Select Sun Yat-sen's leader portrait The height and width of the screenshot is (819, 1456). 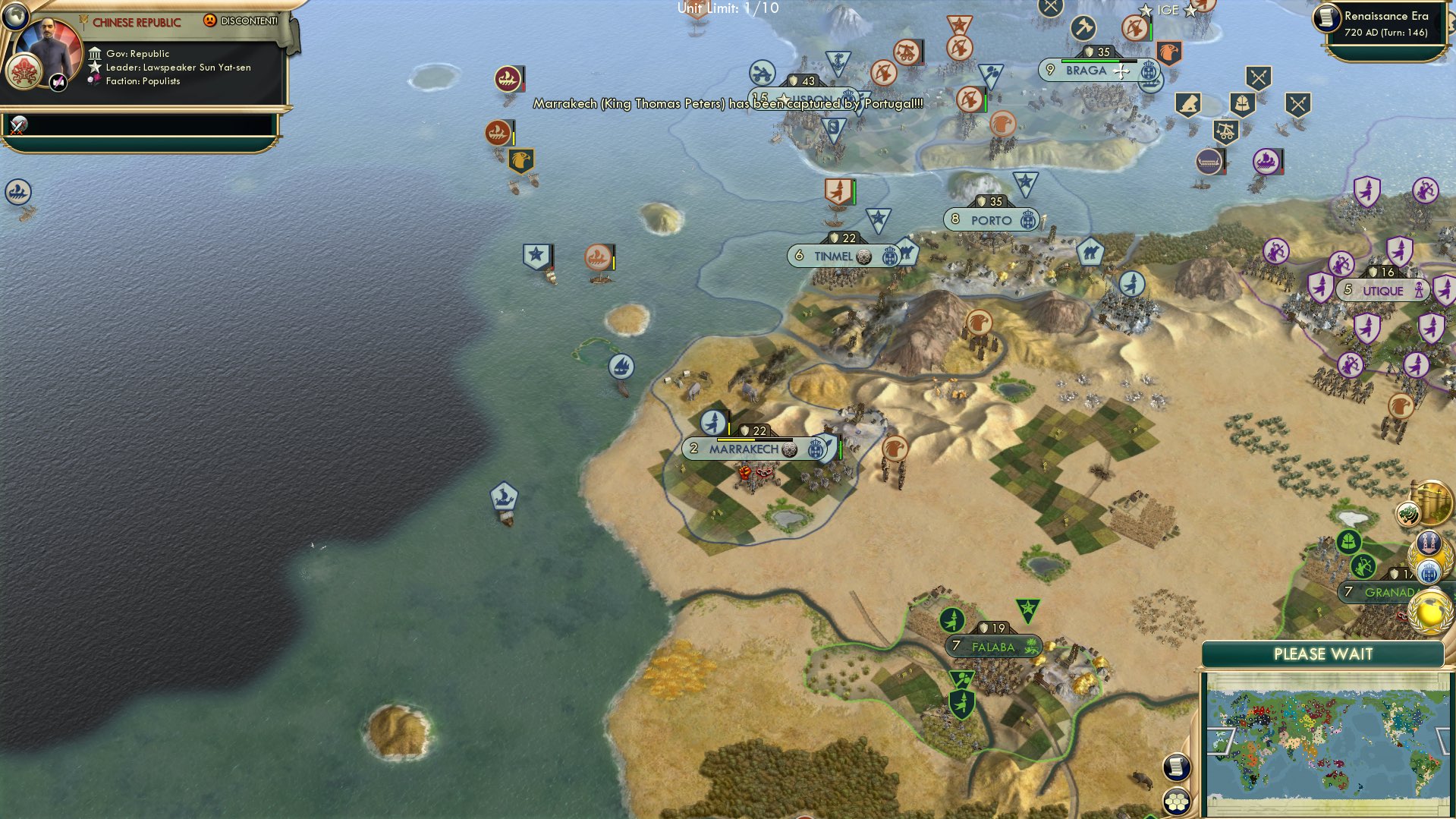point(51,49)
